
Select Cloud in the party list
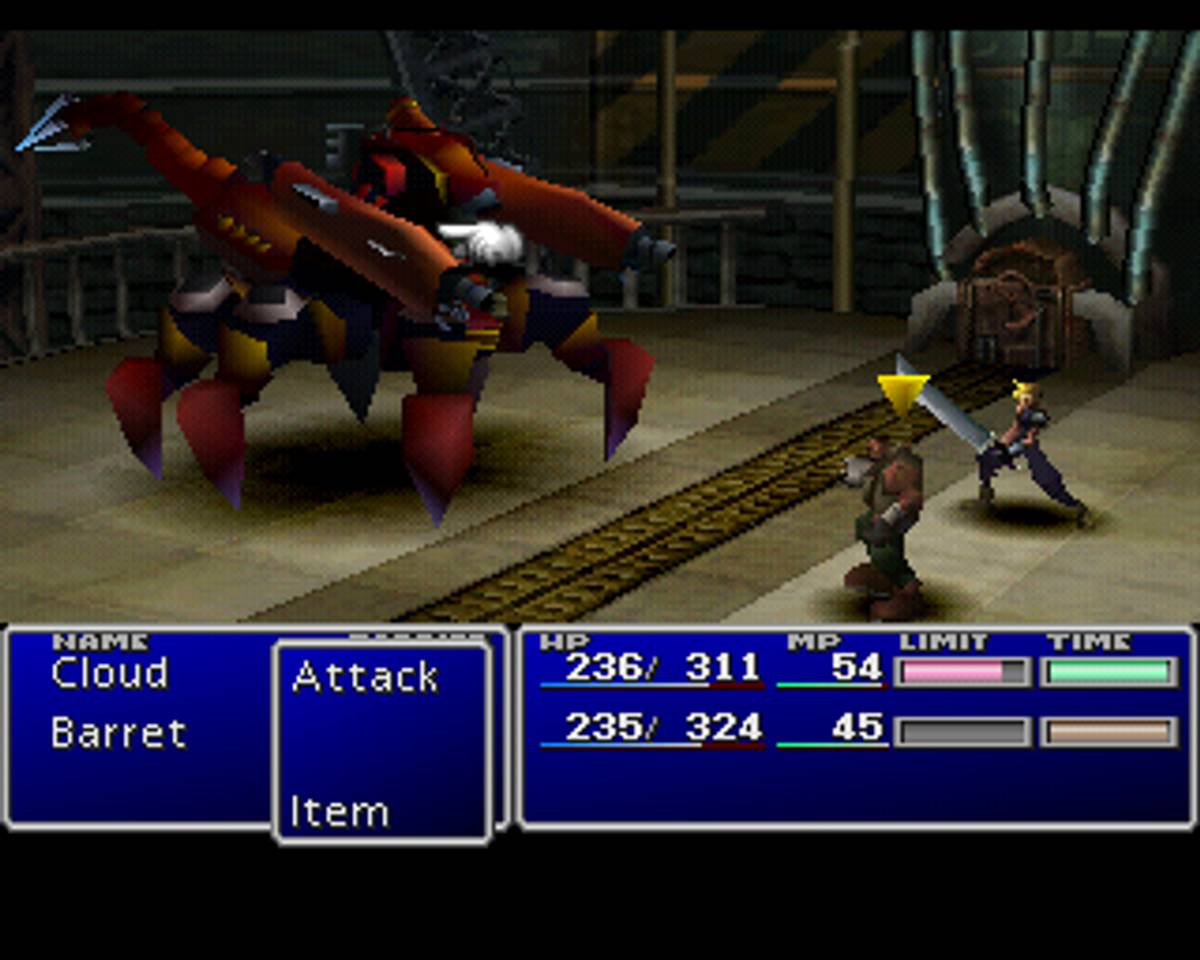coord(110,674)
